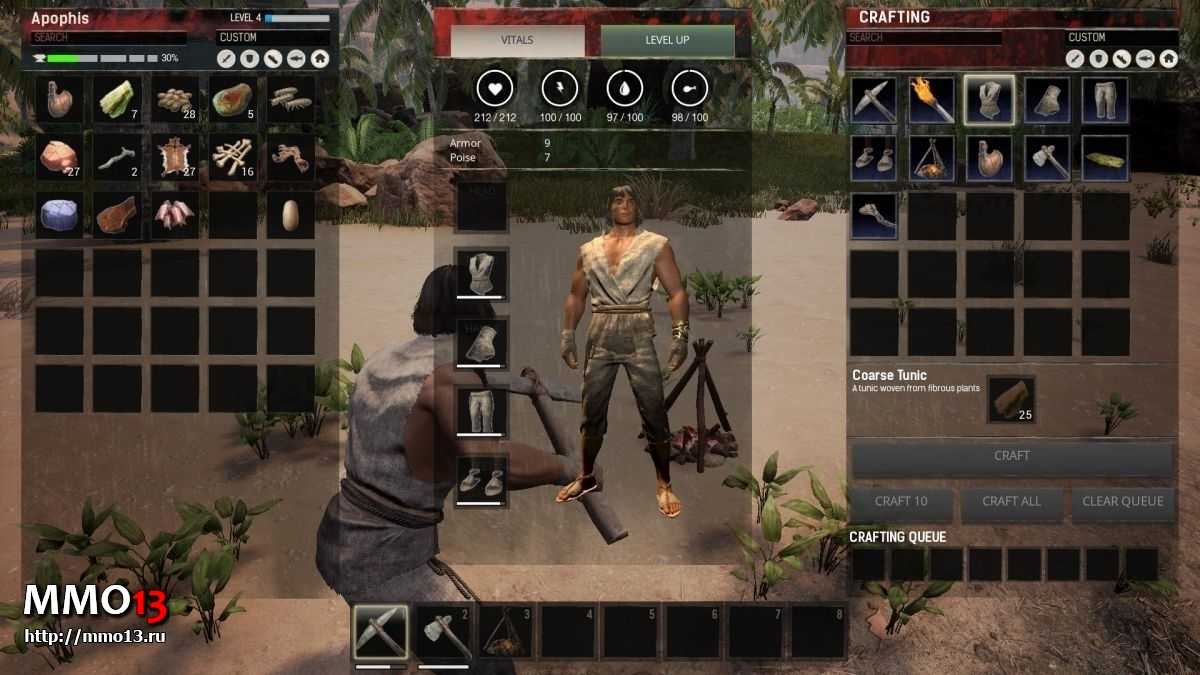This screenshot has height=675, width=1200.
Task: Focus the inventory search box
Action: 108,38
